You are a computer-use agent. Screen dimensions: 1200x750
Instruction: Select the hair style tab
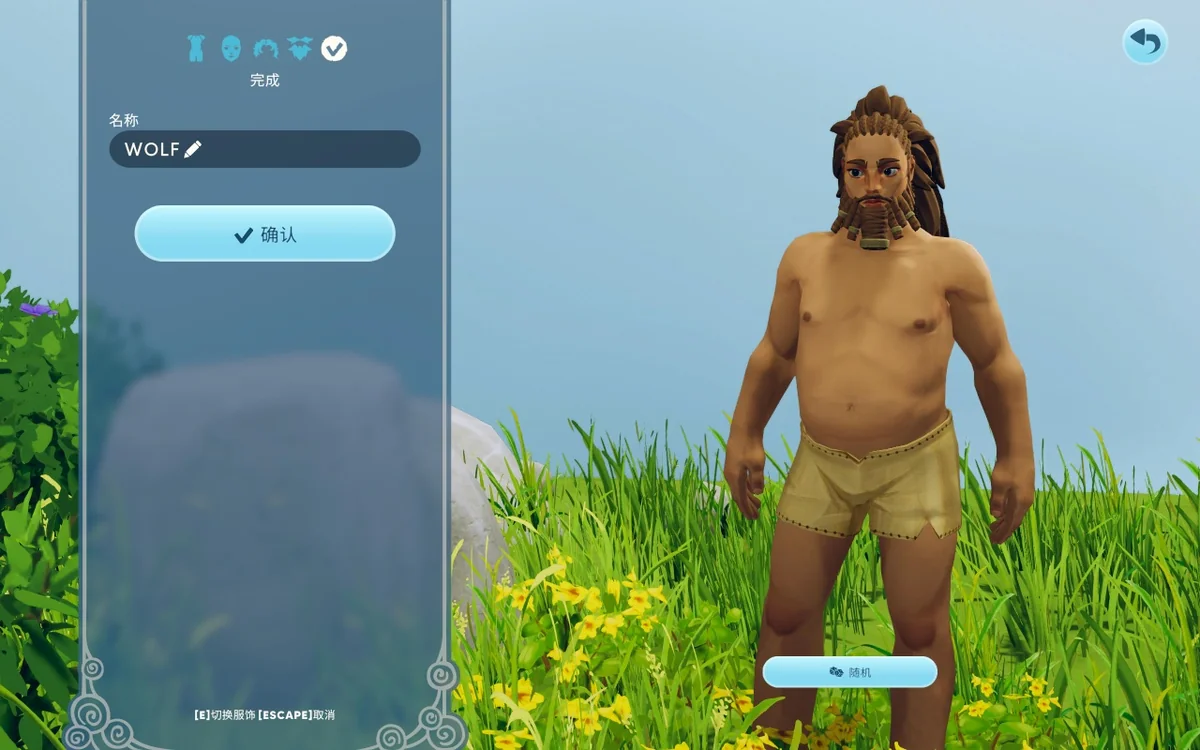coord(265,48)
